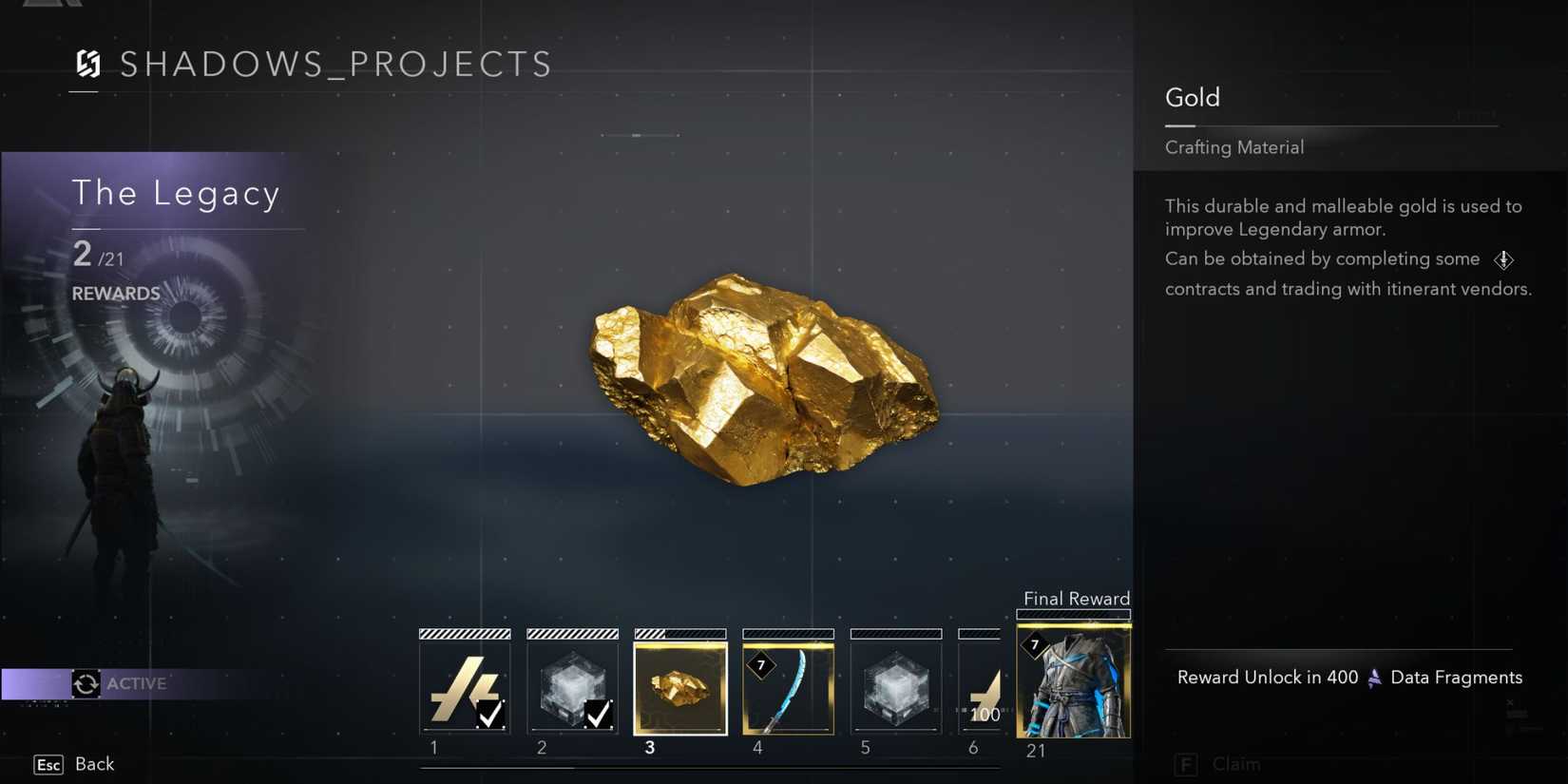Screen dimensions: 1568x784
Task: Select the gold nugget reward in slot 3
Action: (x=679, y=686)
